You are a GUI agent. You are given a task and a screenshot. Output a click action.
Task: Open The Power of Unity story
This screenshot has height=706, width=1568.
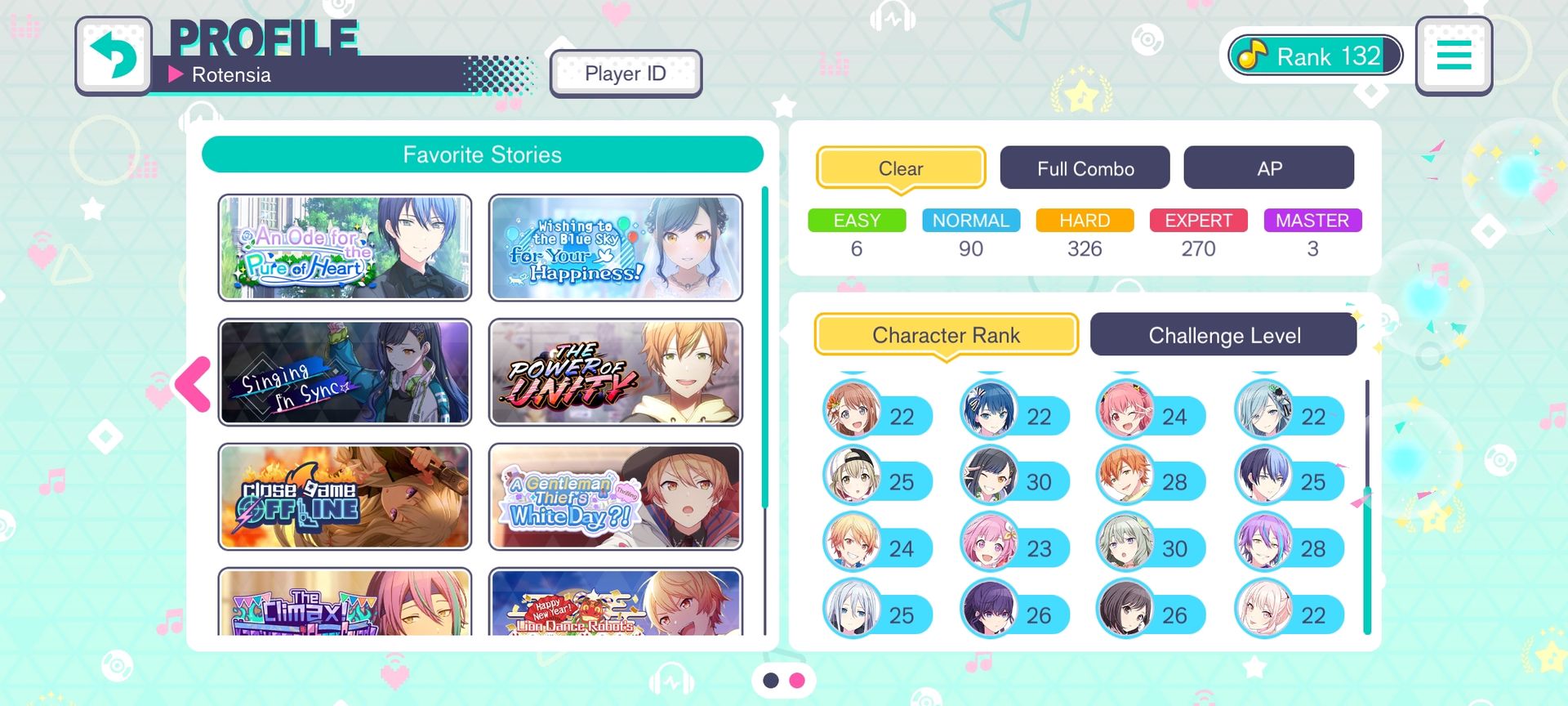pos(616,373)
